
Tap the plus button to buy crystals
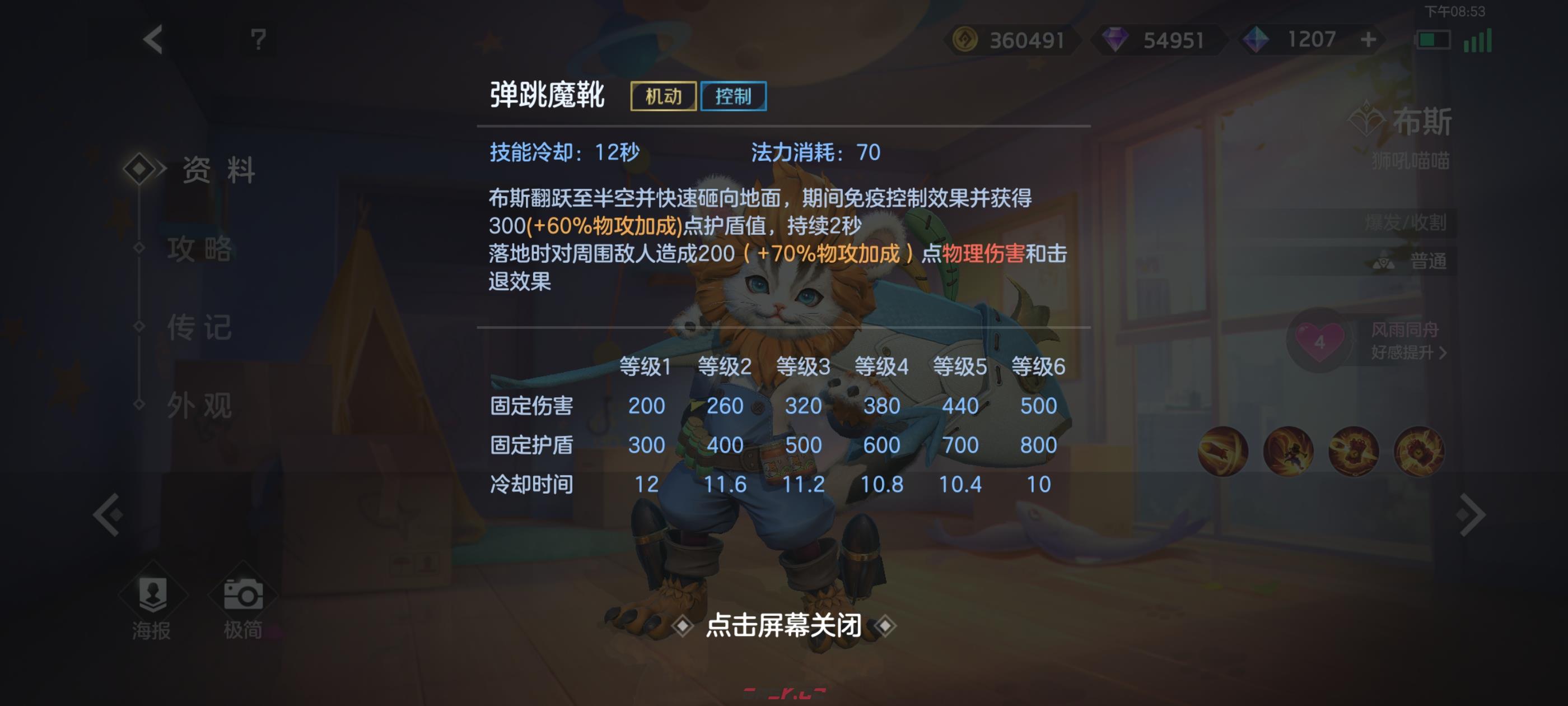point(1368,40)
